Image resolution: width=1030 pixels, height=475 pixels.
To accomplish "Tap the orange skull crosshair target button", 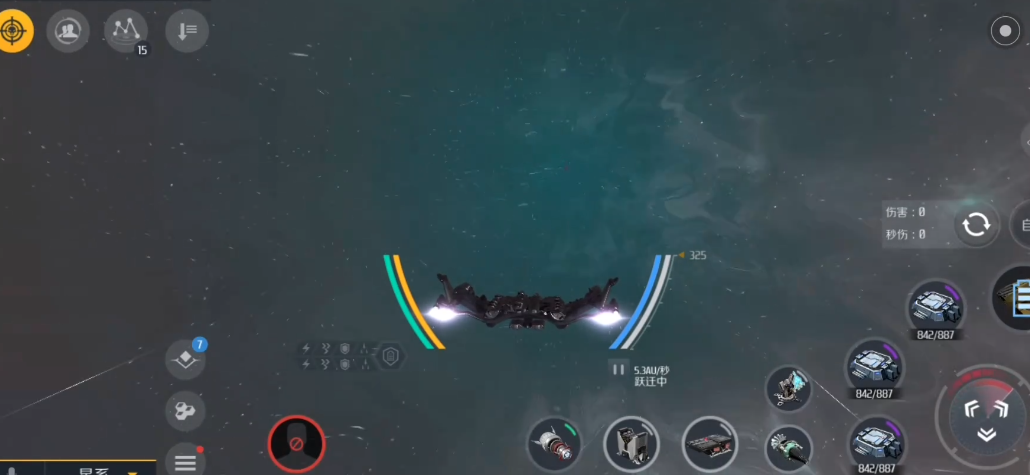I will point(15,31).
